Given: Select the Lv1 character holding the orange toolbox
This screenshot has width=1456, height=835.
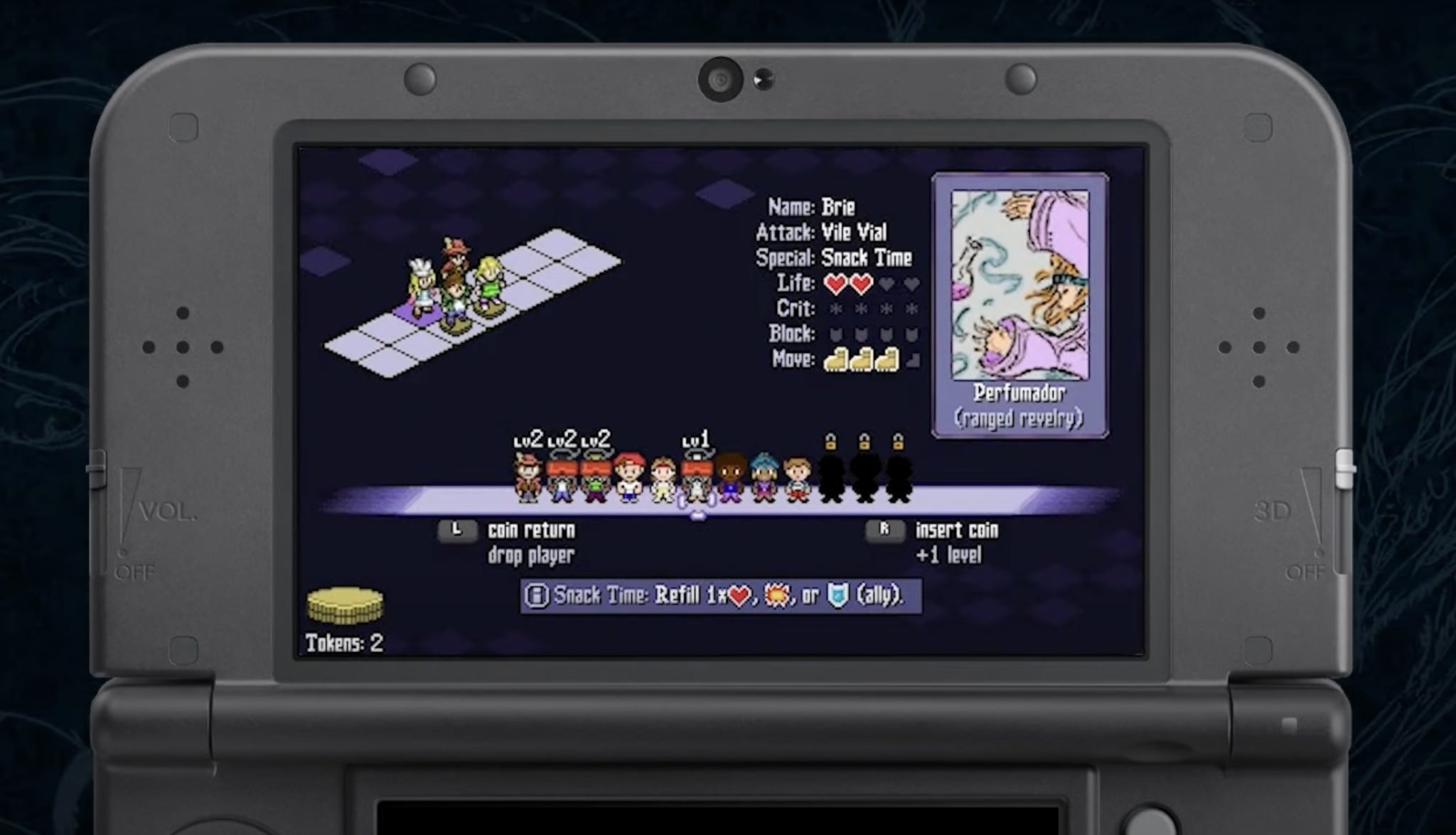Looking at the screenshot, I should pyautogui.click(x=695, y=478).
